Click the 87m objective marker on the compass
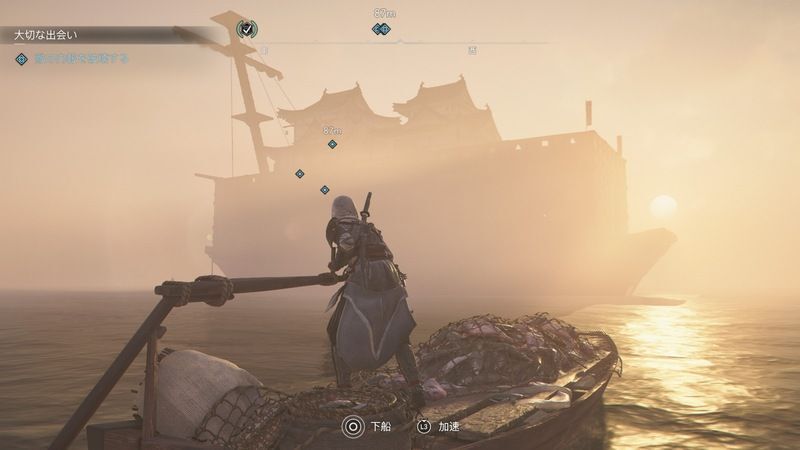The width and height of the screenshot is (800, 450). pyautogui.click(x=381, y=29)
